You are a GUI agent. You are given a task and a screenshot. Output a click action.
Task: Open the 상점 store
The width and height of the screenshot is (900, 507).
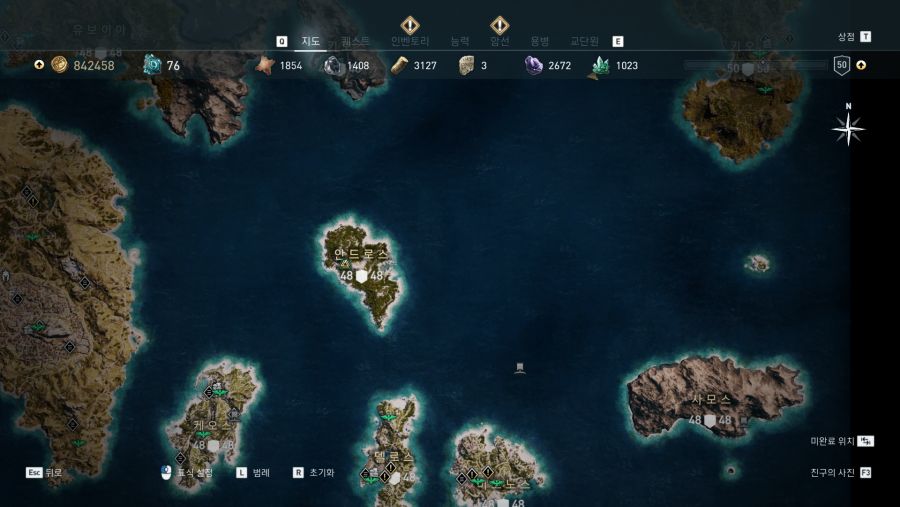tap(846, 36)
